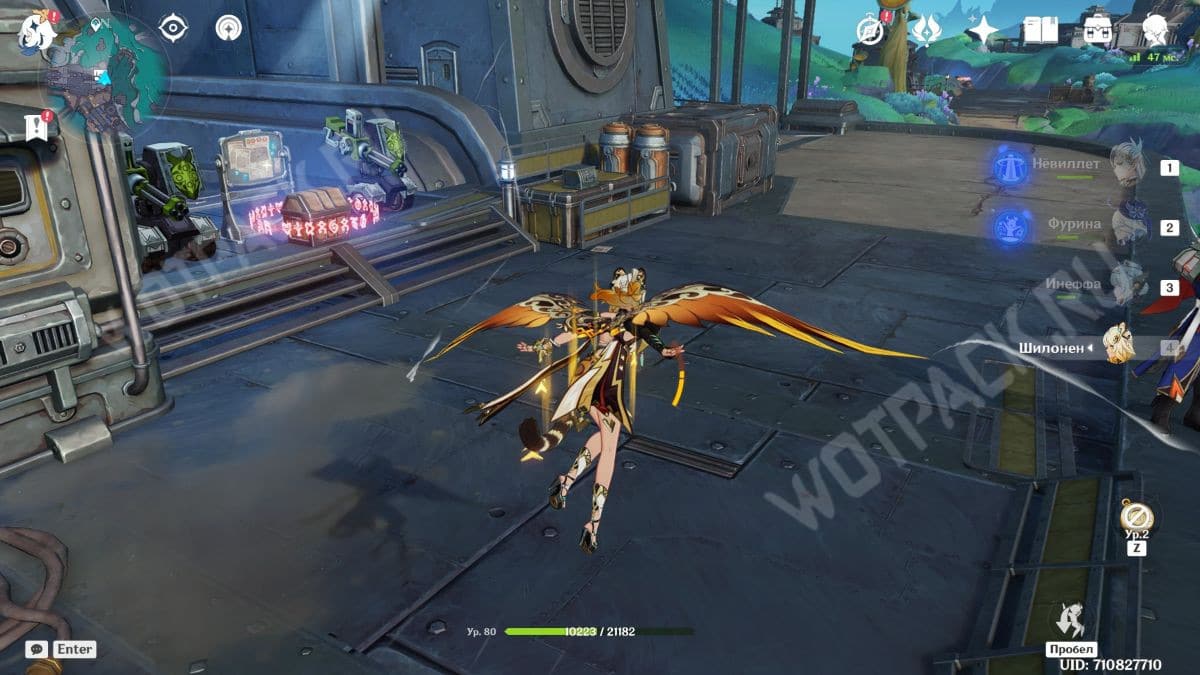Screen dimensions: 1200x675
Task: Click the eye-shaped icon beside the minimap
Action: pyautogui.click(x=173, y=28)
